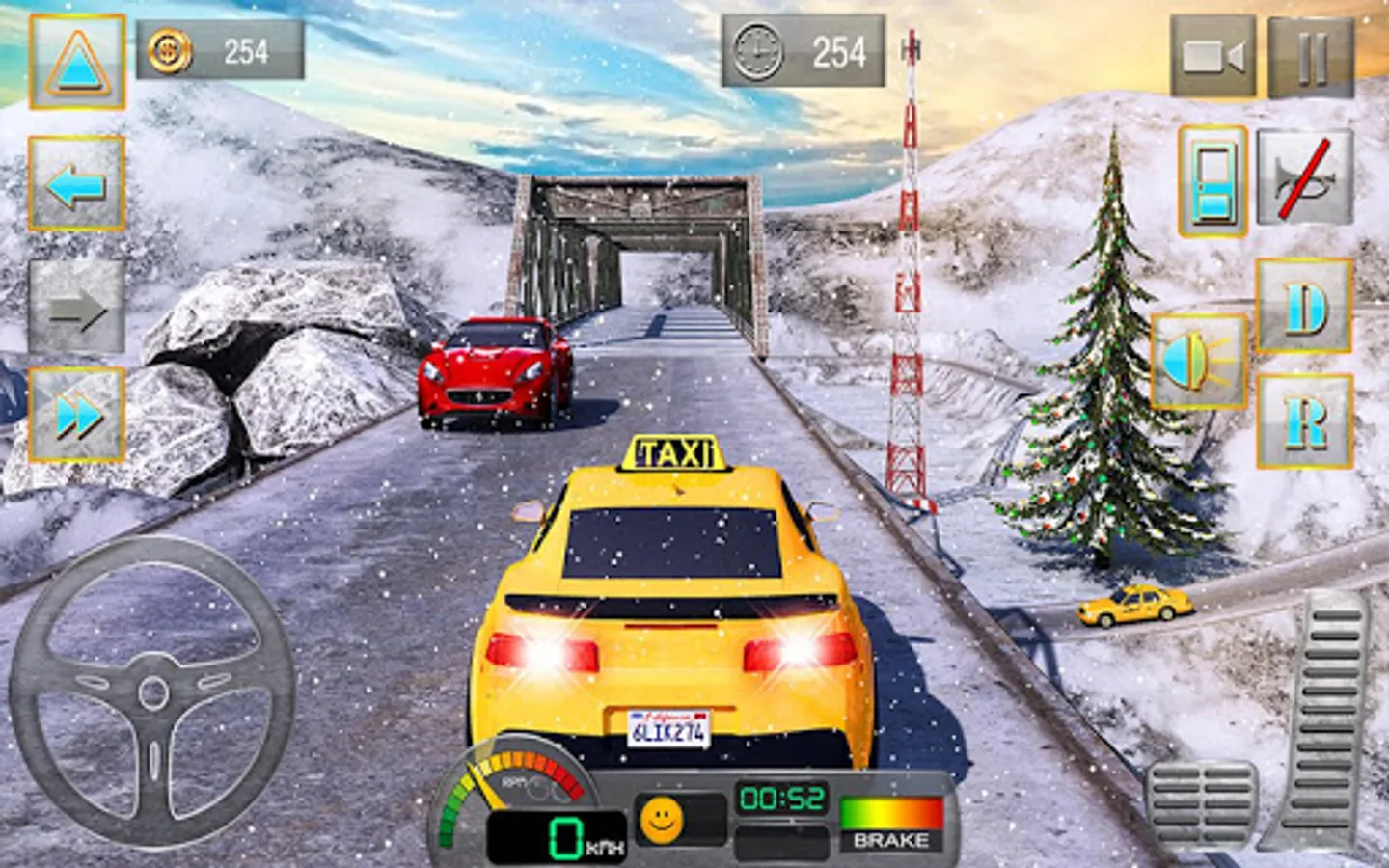Activate the right turn signal arrow
Image resolution: width=1389 pixels, height=868 pixels.
[76, 308]
